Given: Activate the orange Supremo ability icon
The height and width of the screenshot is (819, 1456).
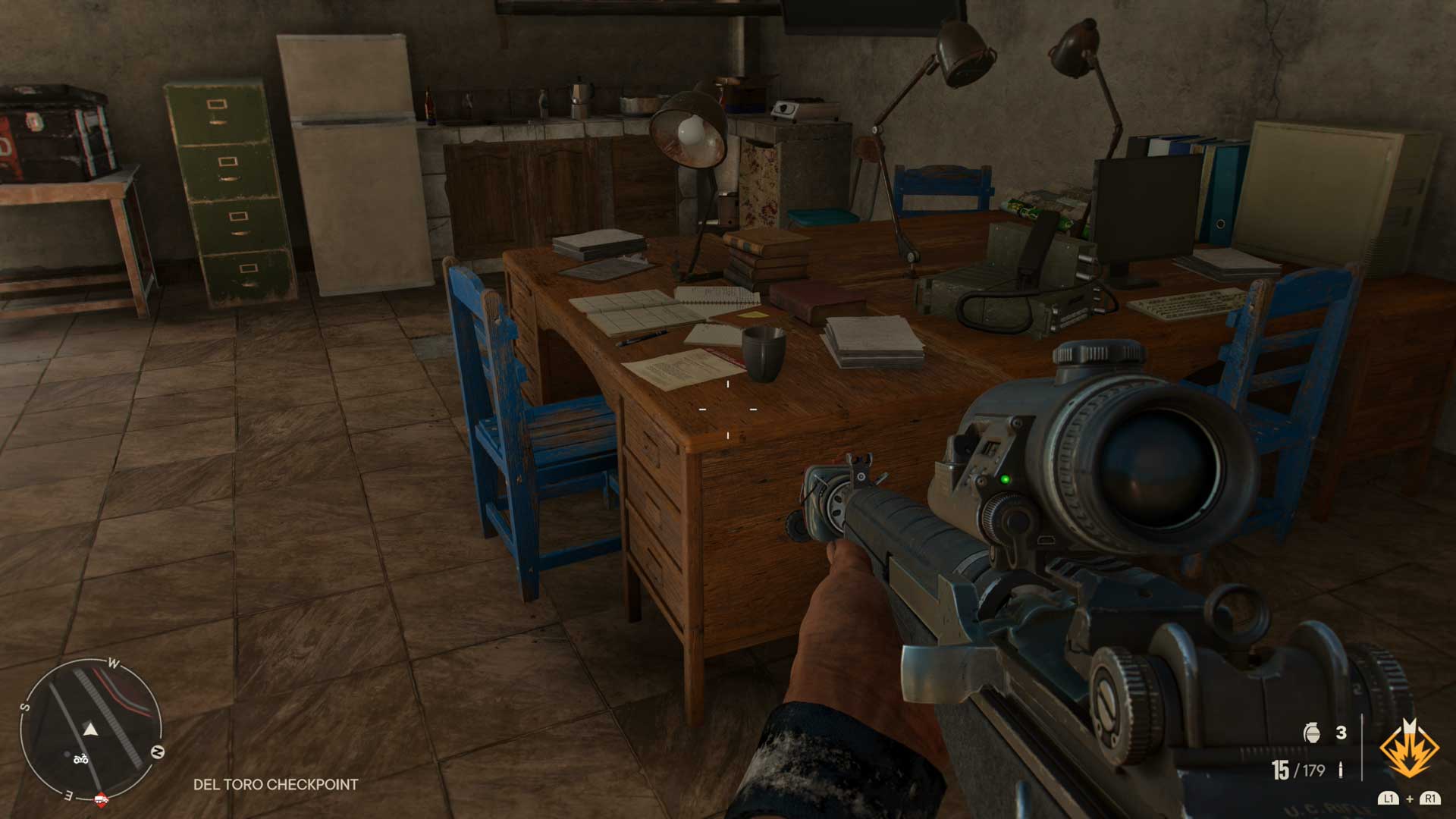Looking at the screenshot, I should coord(1409,749).
